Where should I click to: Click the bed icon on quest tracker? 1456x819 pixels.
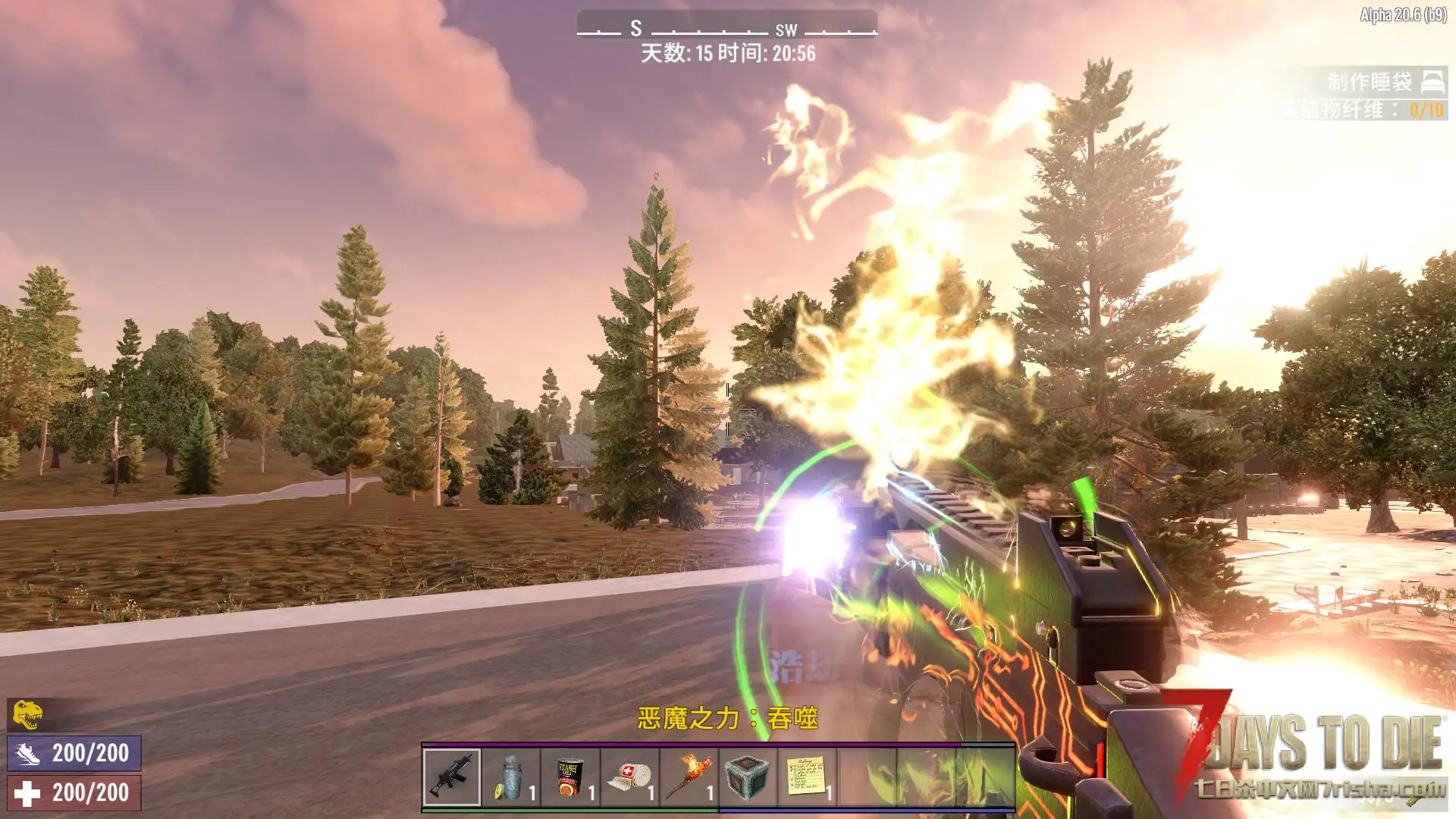(x=1432, y=81)
